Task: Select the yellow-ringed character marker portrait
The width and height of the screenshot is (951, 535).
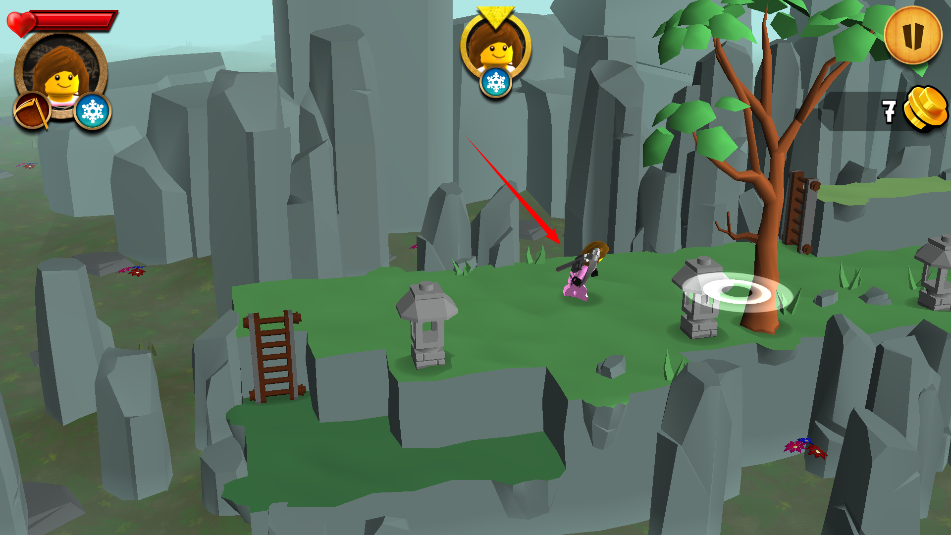Action: click(x=495, y=45)
